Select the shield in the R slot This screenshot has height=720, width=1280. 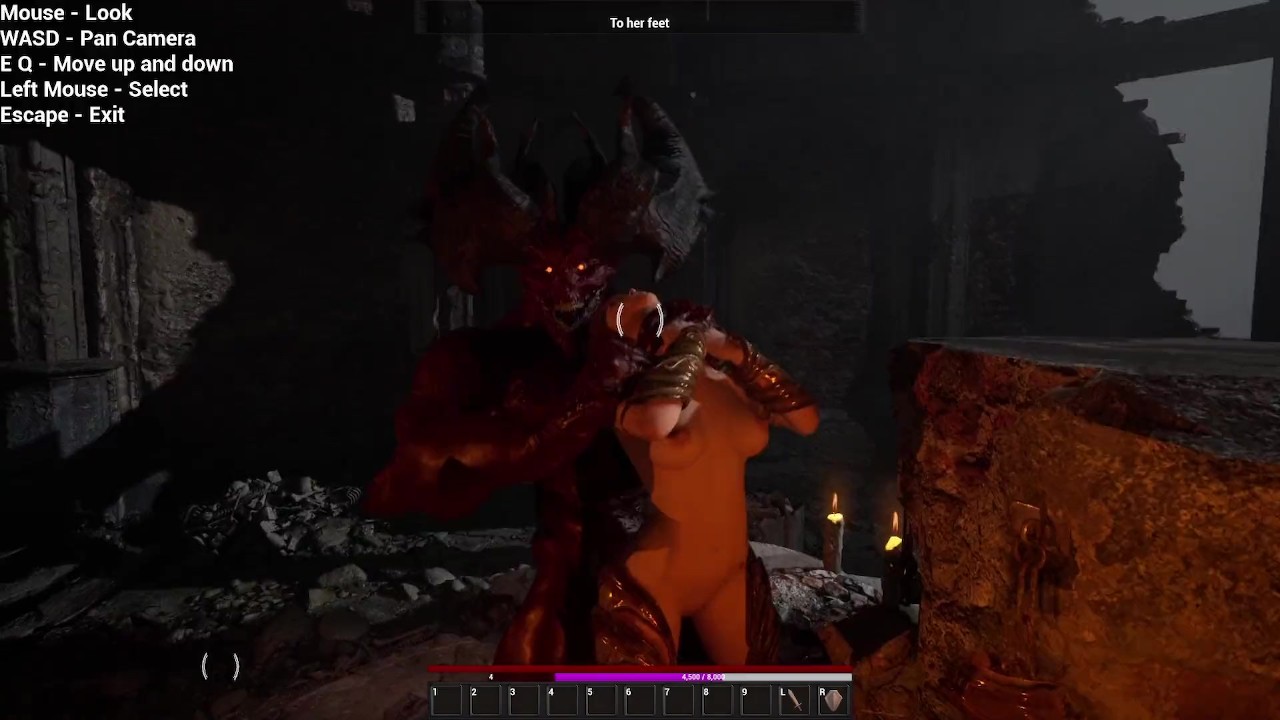[833, 700]
